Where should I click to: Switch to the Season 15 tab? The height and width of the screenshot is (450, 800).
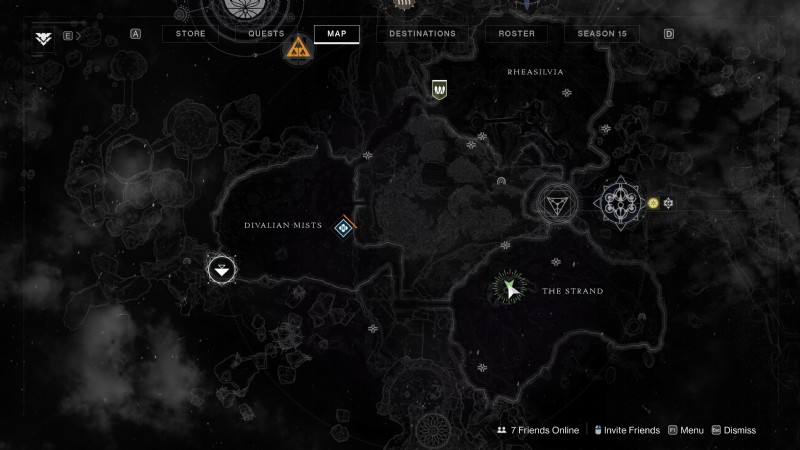click(601, 34)
